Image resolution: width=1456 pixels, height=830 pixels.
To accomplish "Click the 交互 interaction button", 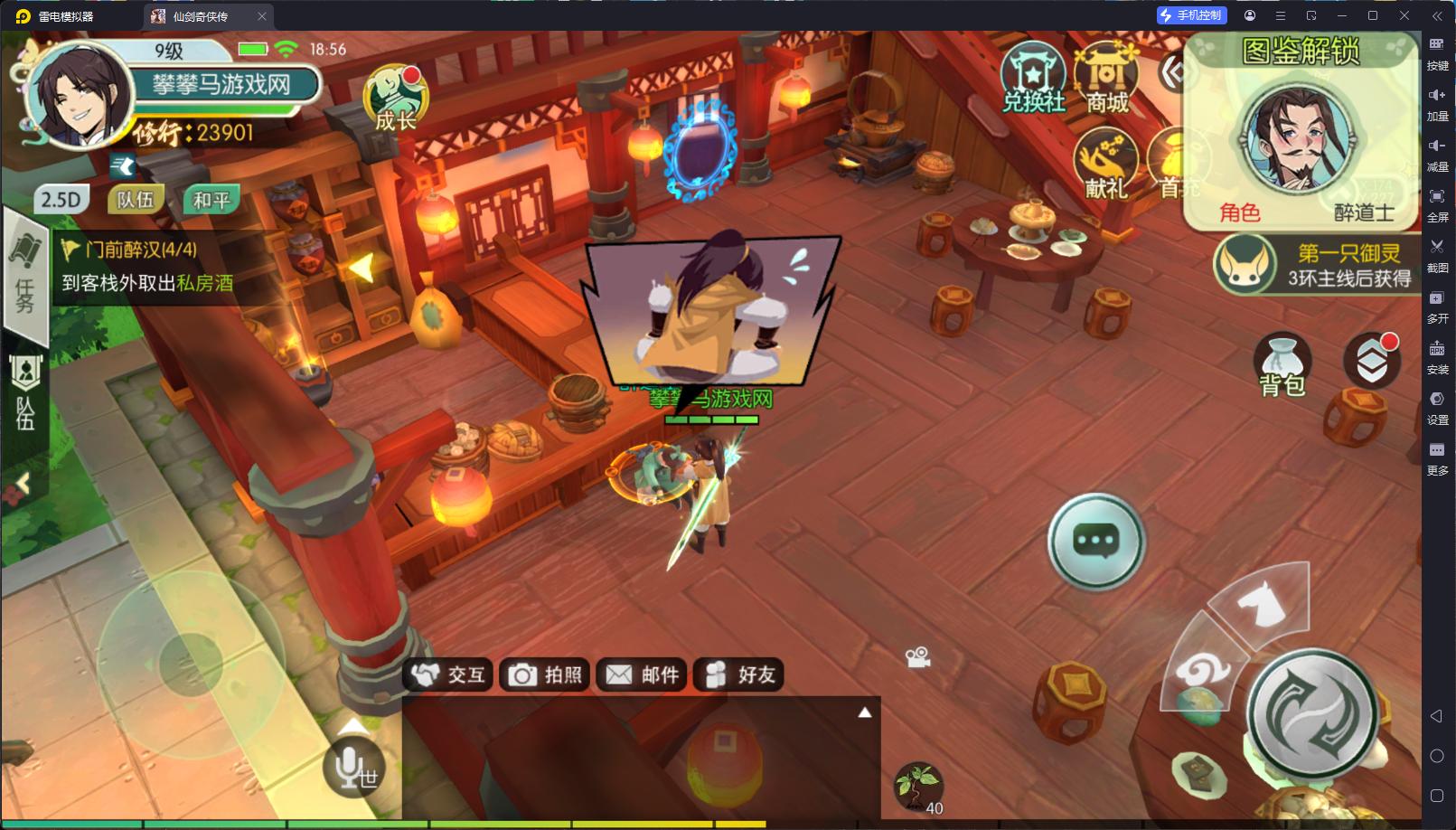I will [x=449, y=674].
